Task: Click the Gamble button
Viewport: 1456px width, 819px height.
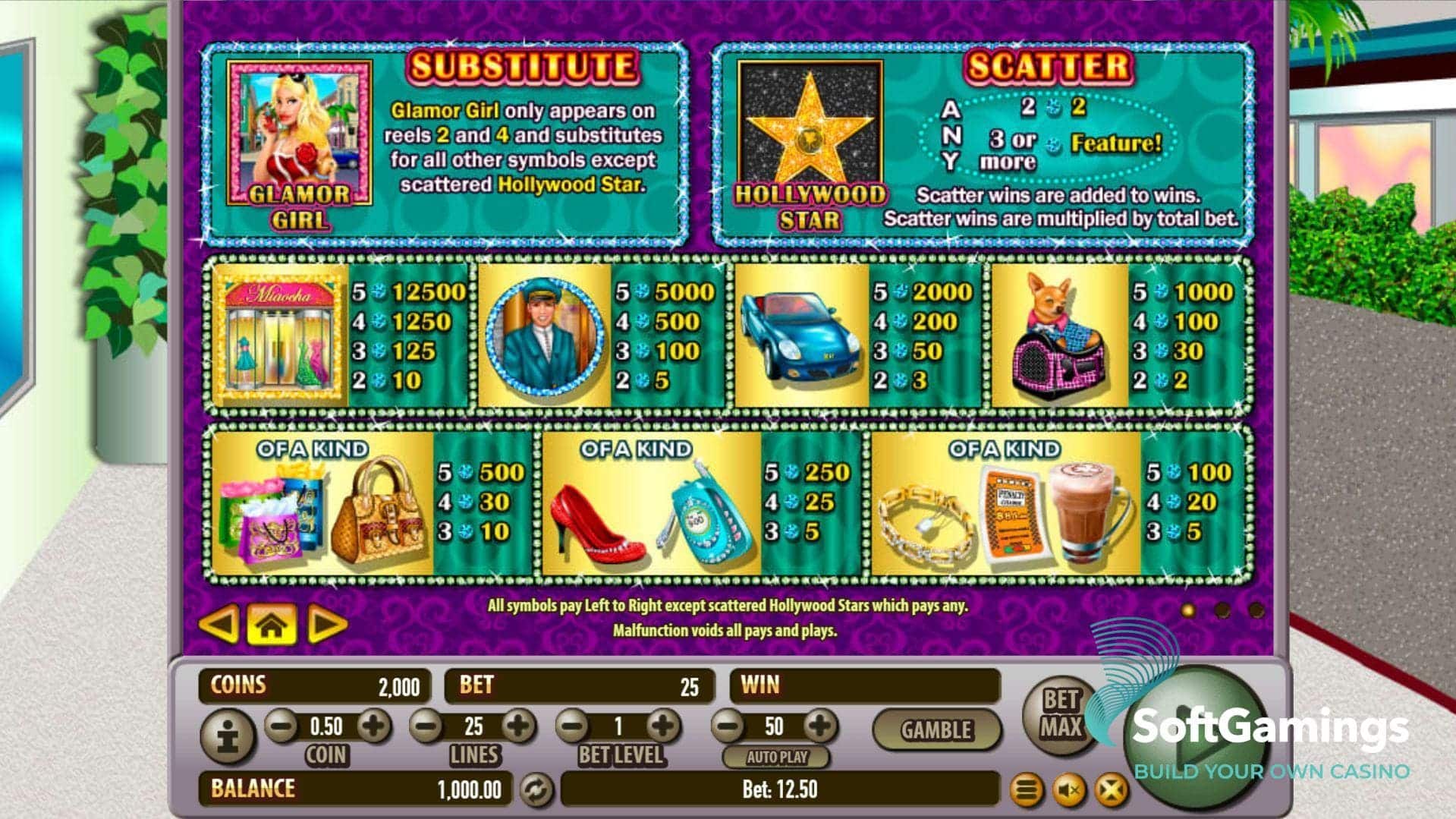Action: tap(936, 730)
